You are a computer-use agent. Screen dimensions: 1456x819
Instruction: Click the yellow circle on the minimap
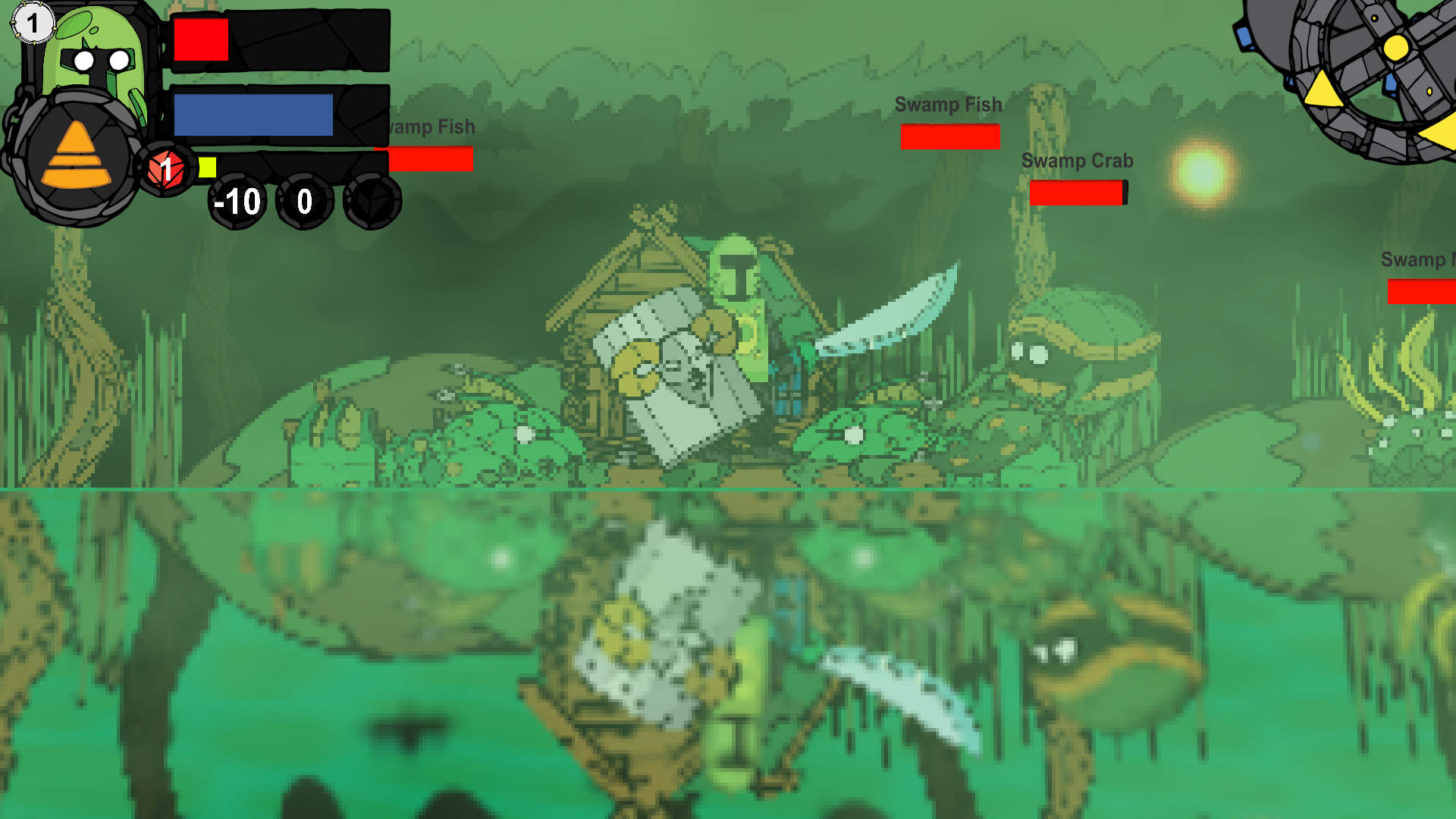point(1396,49)
